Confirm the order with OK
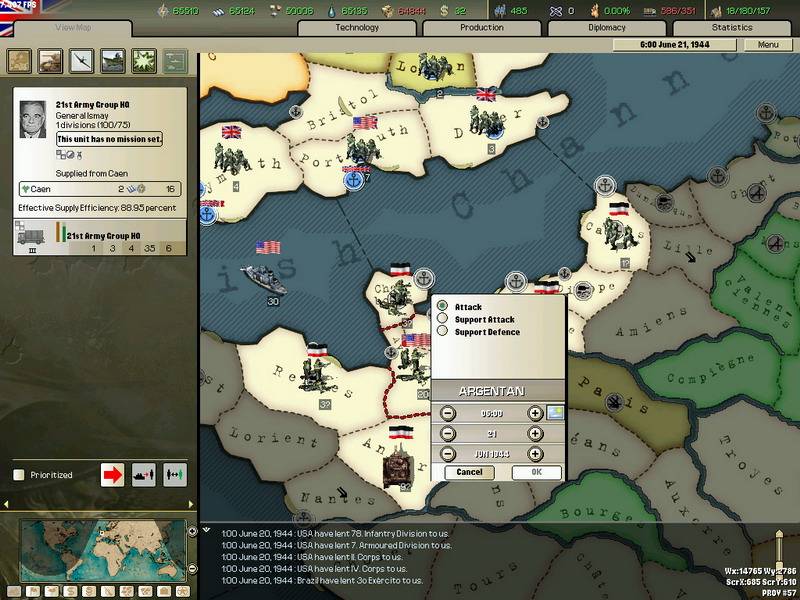This screenshot has width=800, height=600. coord(536,472)
